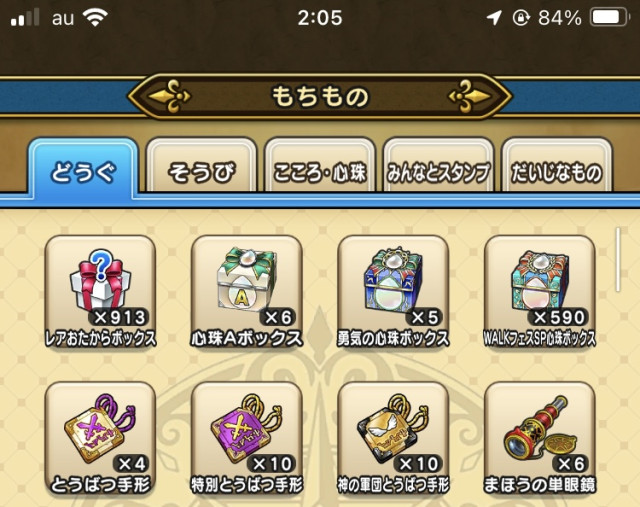The width and height of the screenshot is (640, 507).
Task: Open the そうび tab
Action: 203,173
